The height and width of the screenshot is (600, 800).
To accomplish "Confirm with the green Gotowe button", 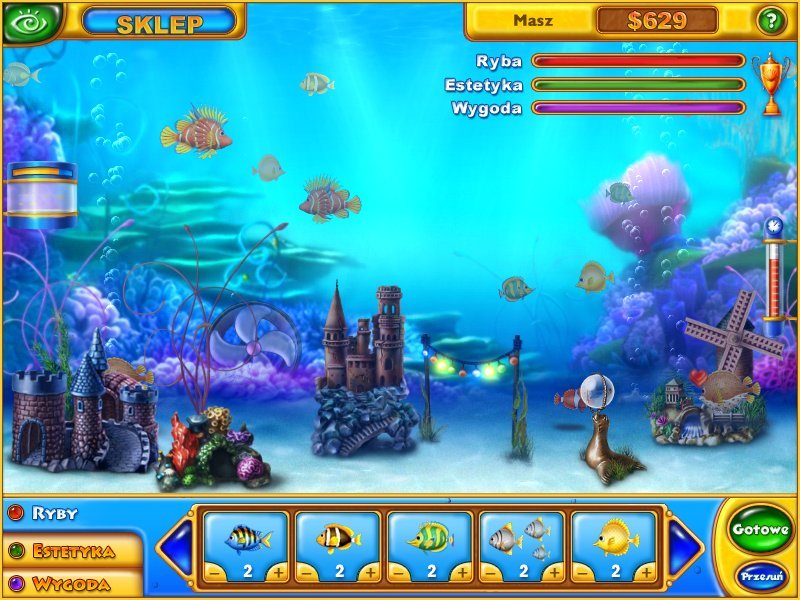I will tap(760, 530).
